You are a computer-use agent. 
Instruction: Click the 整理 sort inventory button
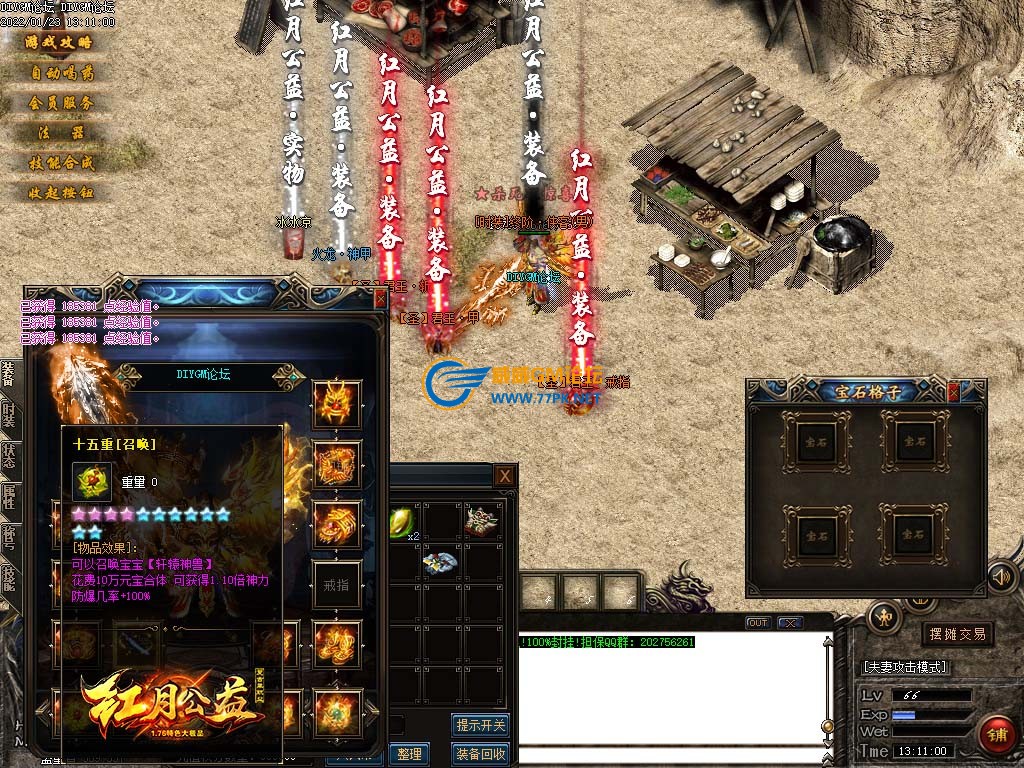(x=409, y=754)
